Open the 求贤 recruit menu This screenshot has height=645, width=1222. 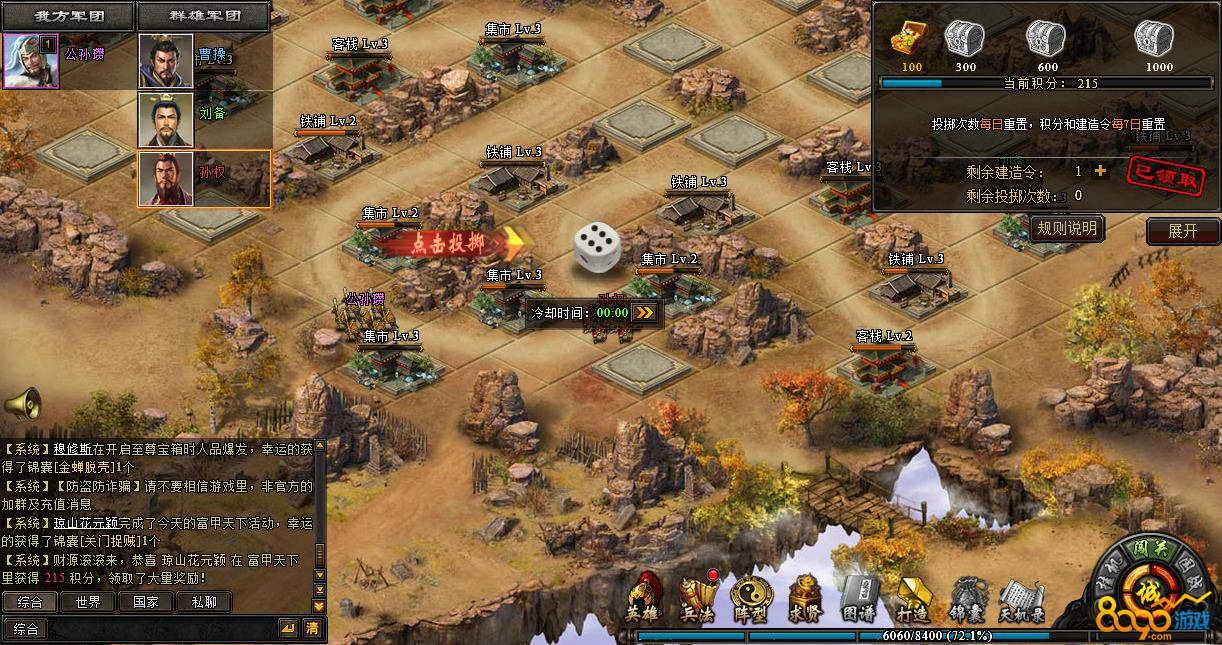804,598
